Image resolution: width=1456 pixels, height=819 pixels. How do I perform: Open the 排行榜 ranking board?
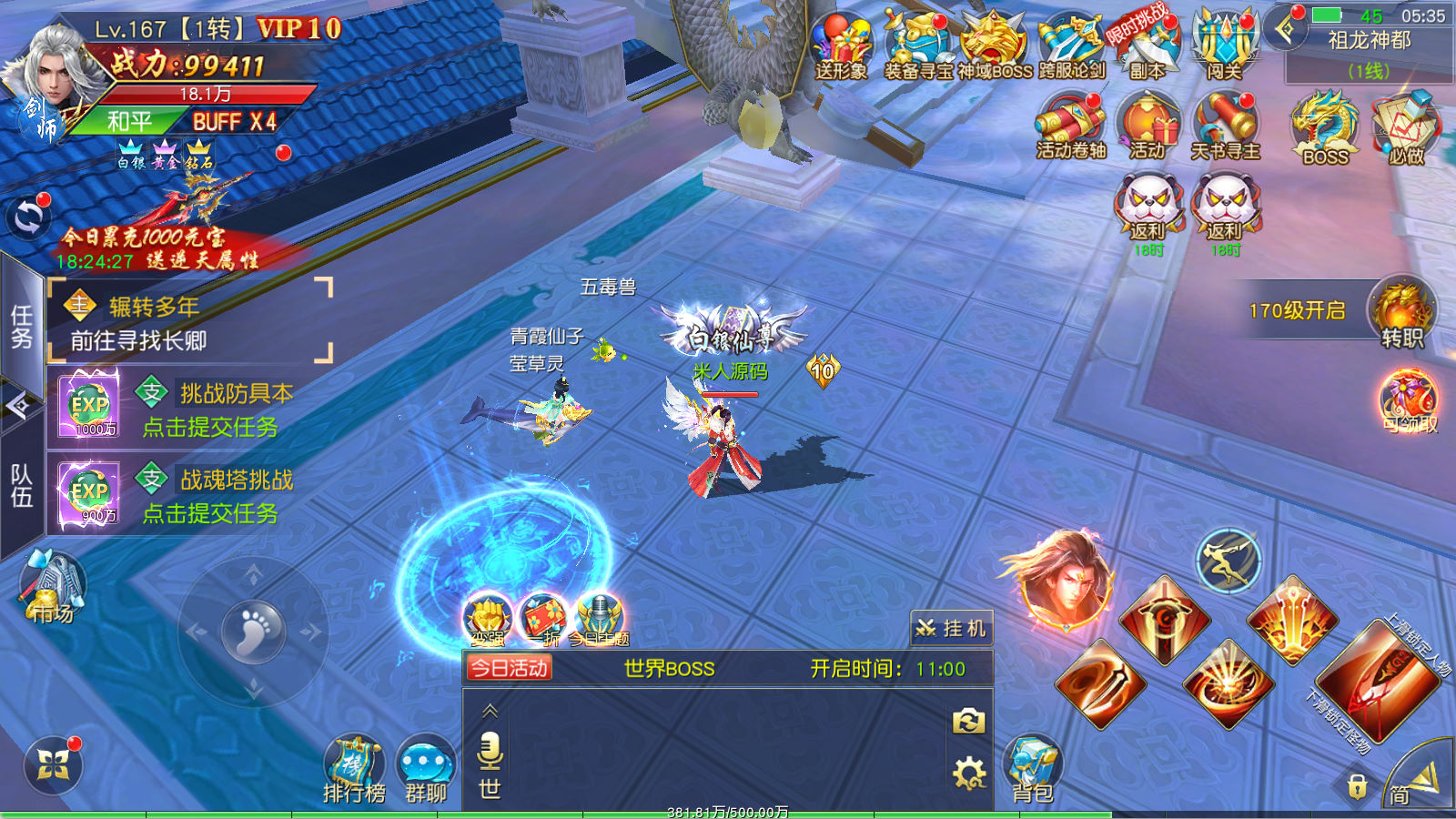[355, 769]
